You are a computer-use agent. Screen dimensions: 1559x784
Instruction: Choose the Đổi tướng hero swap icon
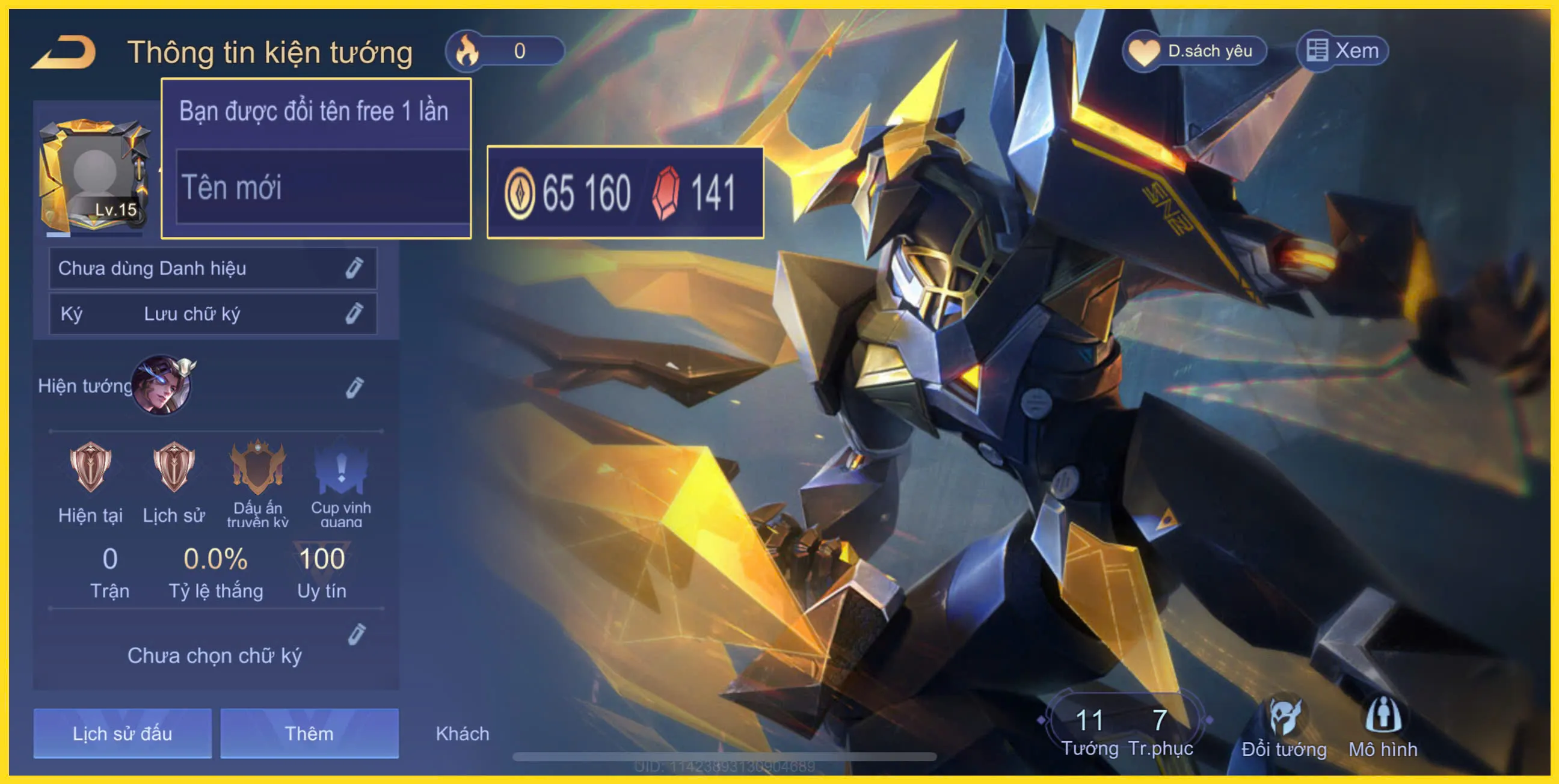click(x=1284, y=728)
